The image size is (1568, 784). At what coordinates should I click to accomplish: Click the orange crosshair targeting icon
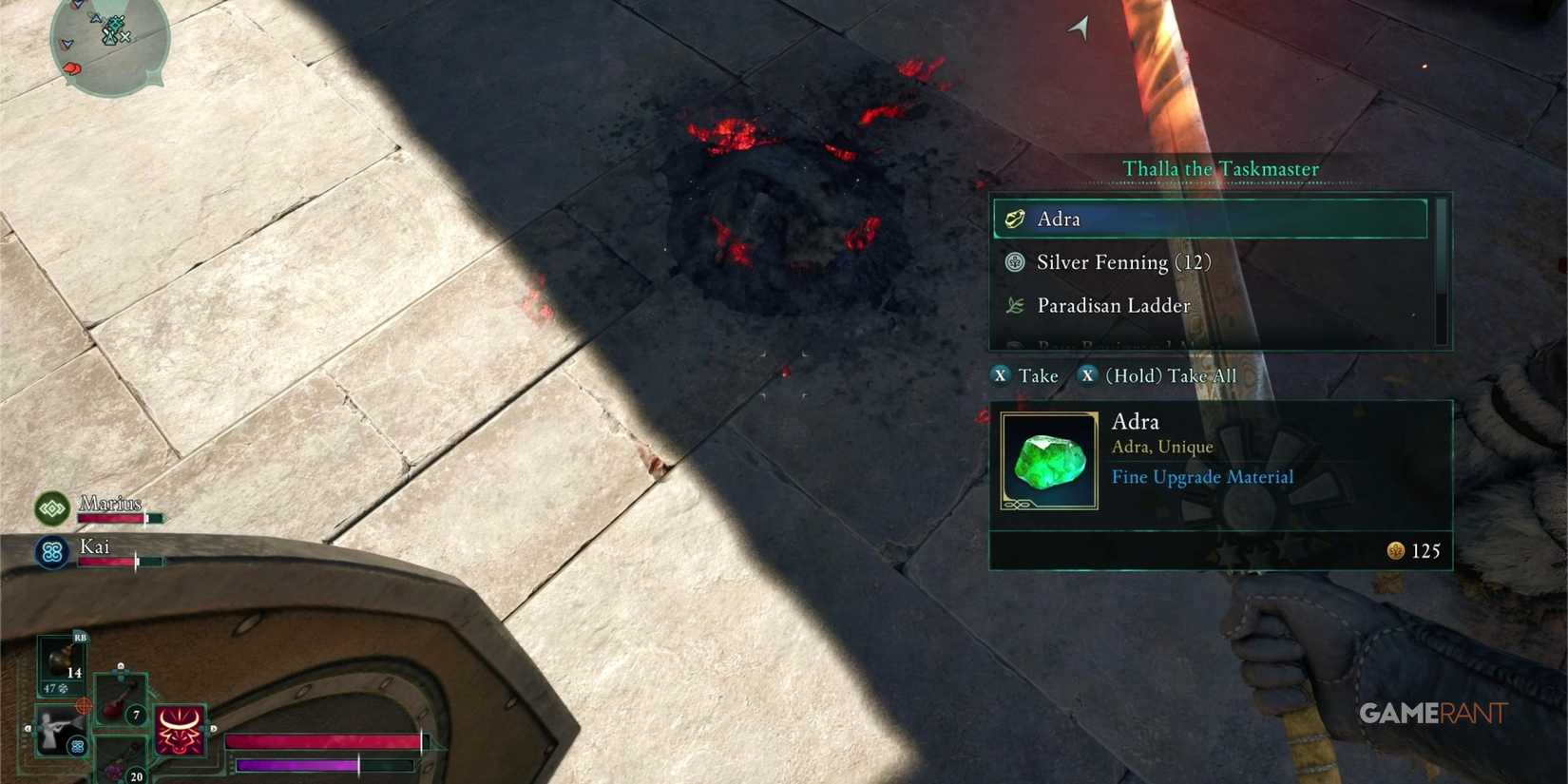pos(85,704)
